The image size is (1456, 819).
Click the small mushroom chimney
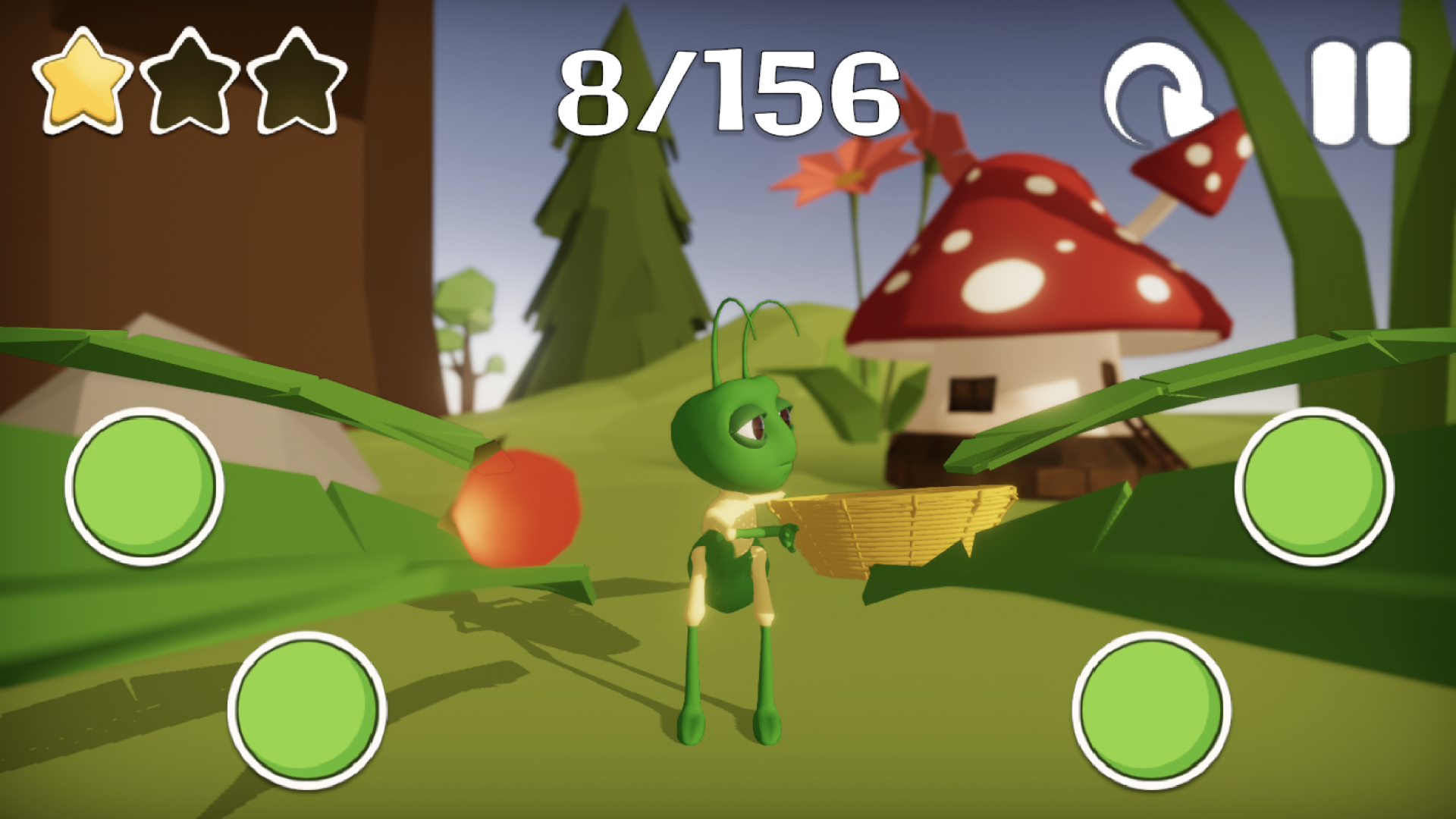tap(1191, 163)
